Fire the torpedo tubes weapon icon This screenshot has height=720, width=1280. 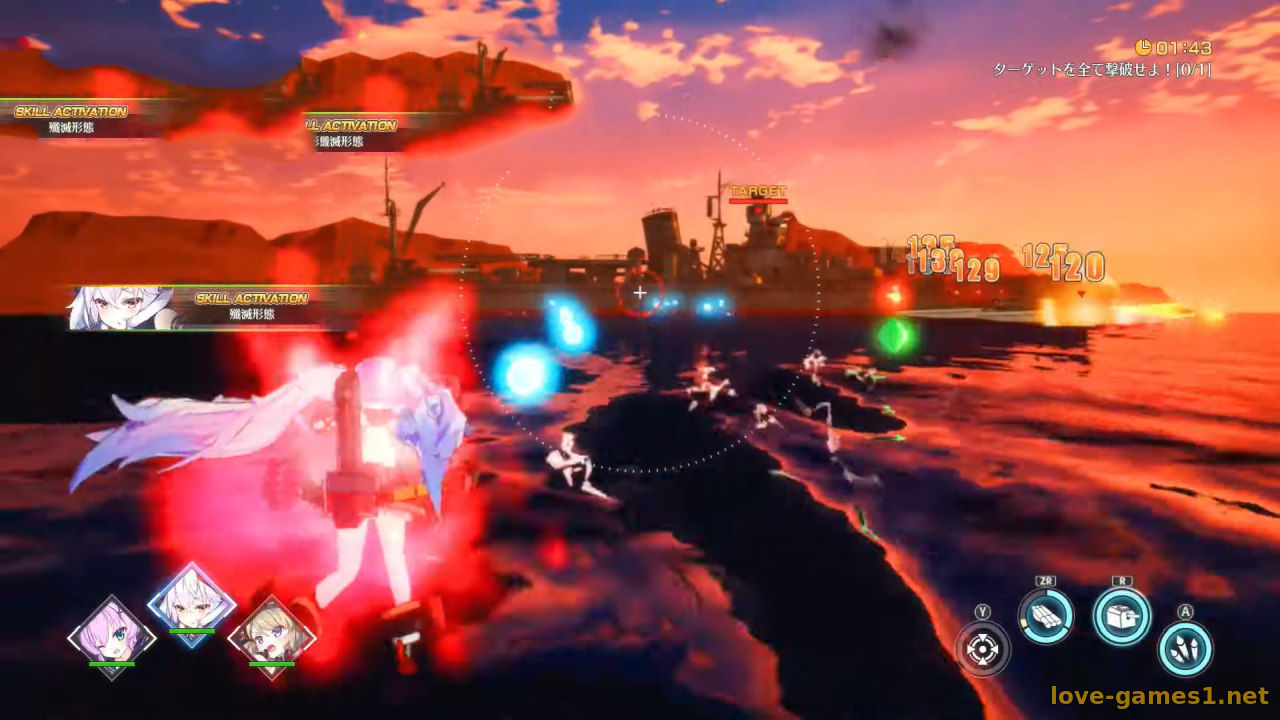[1046, 616]
